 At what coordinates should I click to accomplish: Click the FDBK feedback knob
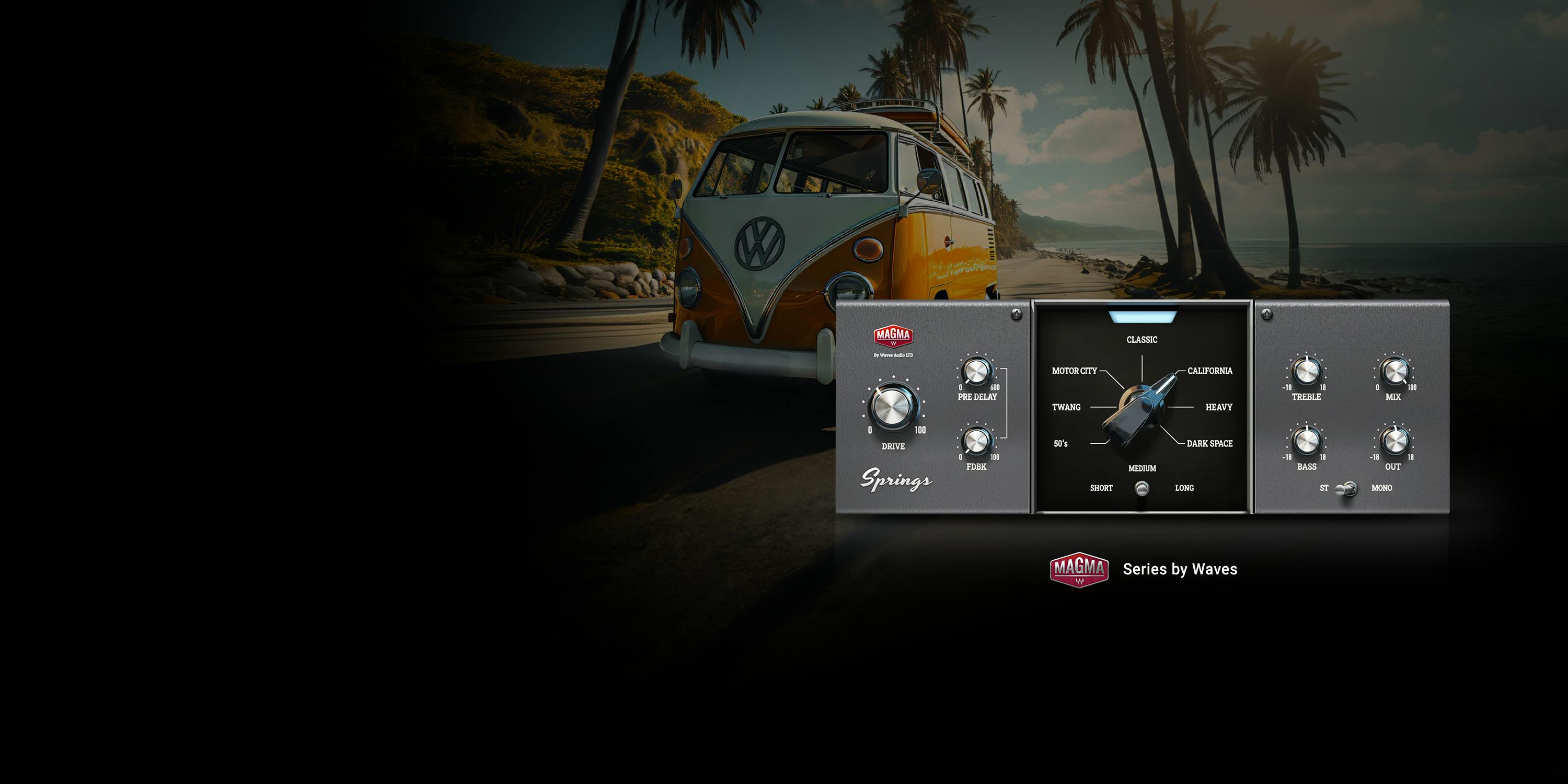pos(976,441)
